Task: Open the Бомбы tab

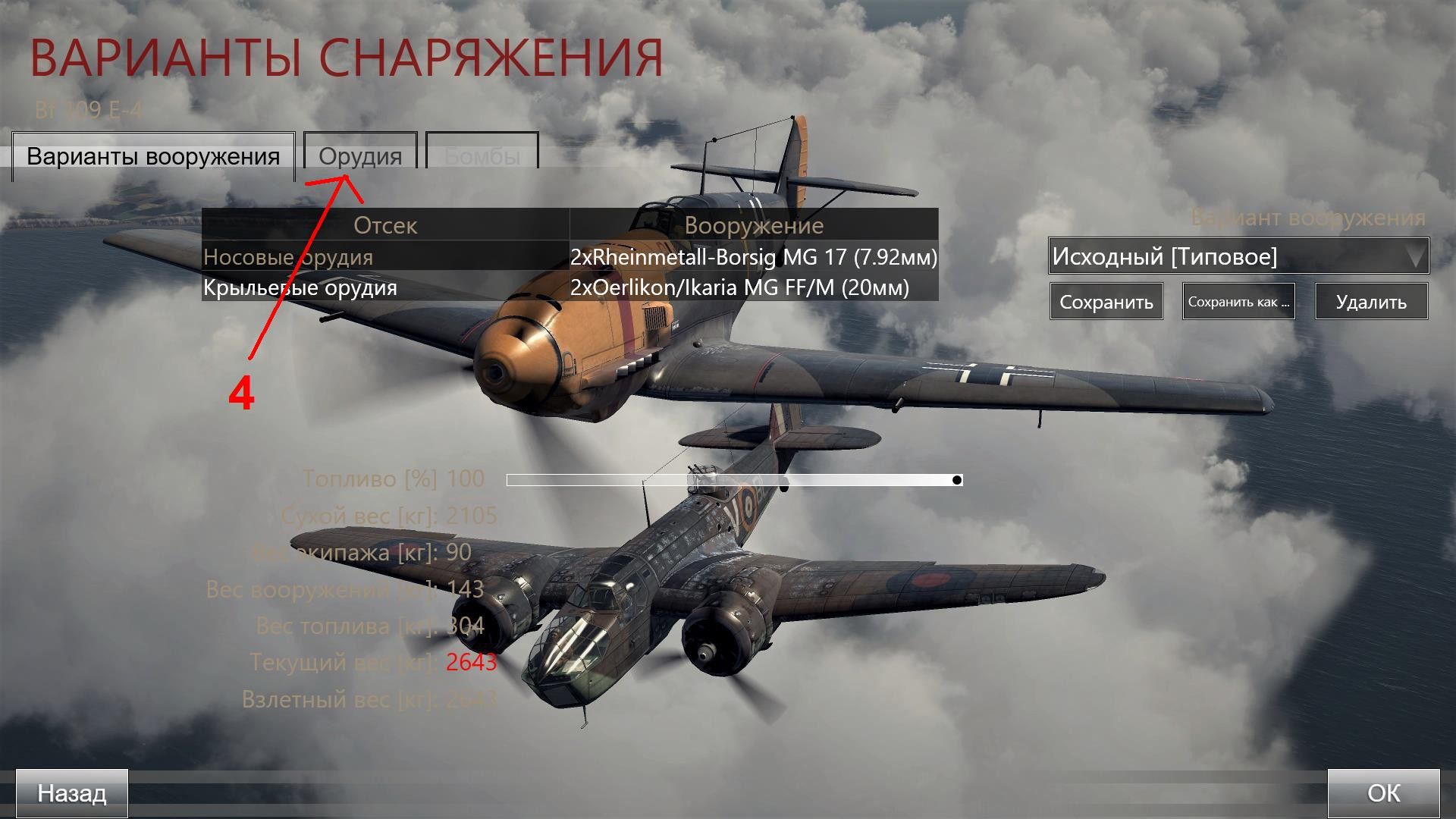Action: pyautogui.click(x=482, y=156)
